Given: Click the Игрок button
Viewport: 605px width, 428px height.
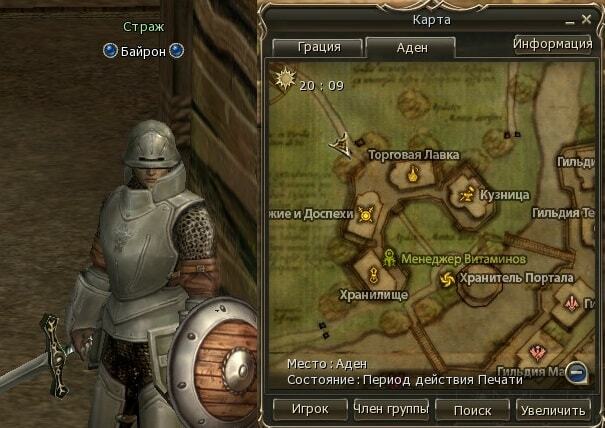Looking at the screenshot, I should 308,410.
